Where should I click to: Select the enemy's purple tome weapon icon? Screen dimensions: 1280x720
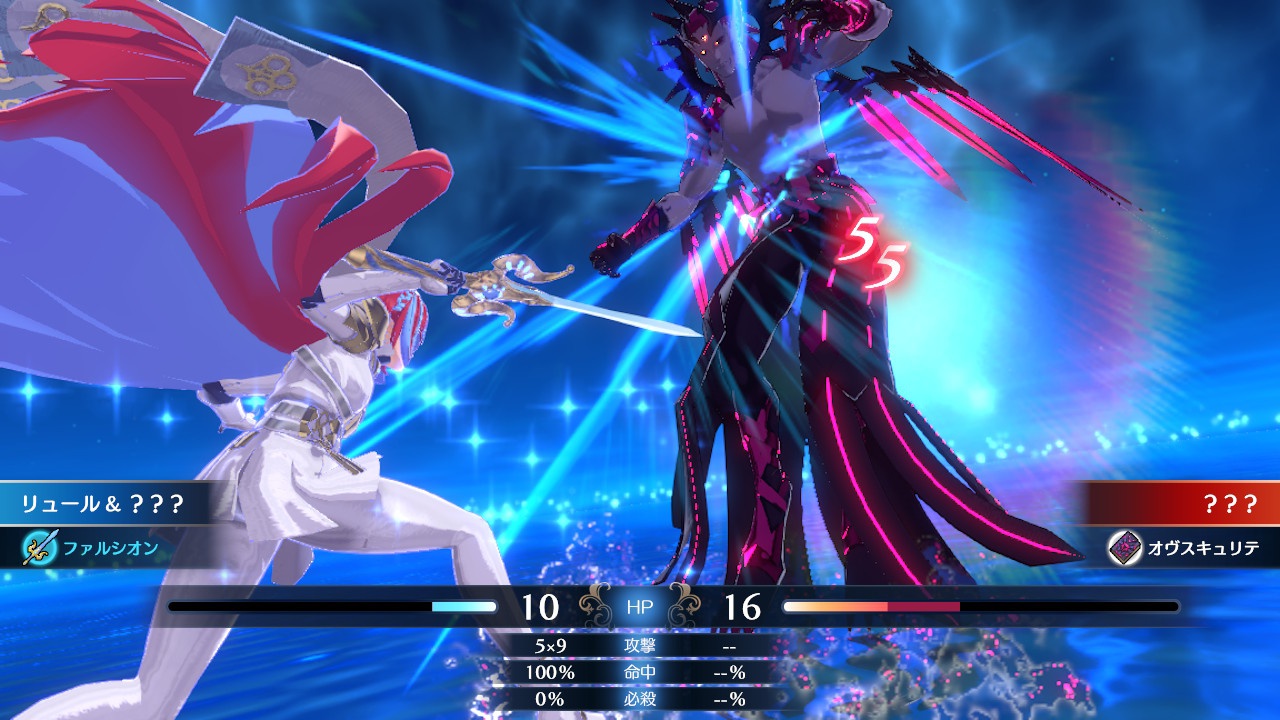1125,547
